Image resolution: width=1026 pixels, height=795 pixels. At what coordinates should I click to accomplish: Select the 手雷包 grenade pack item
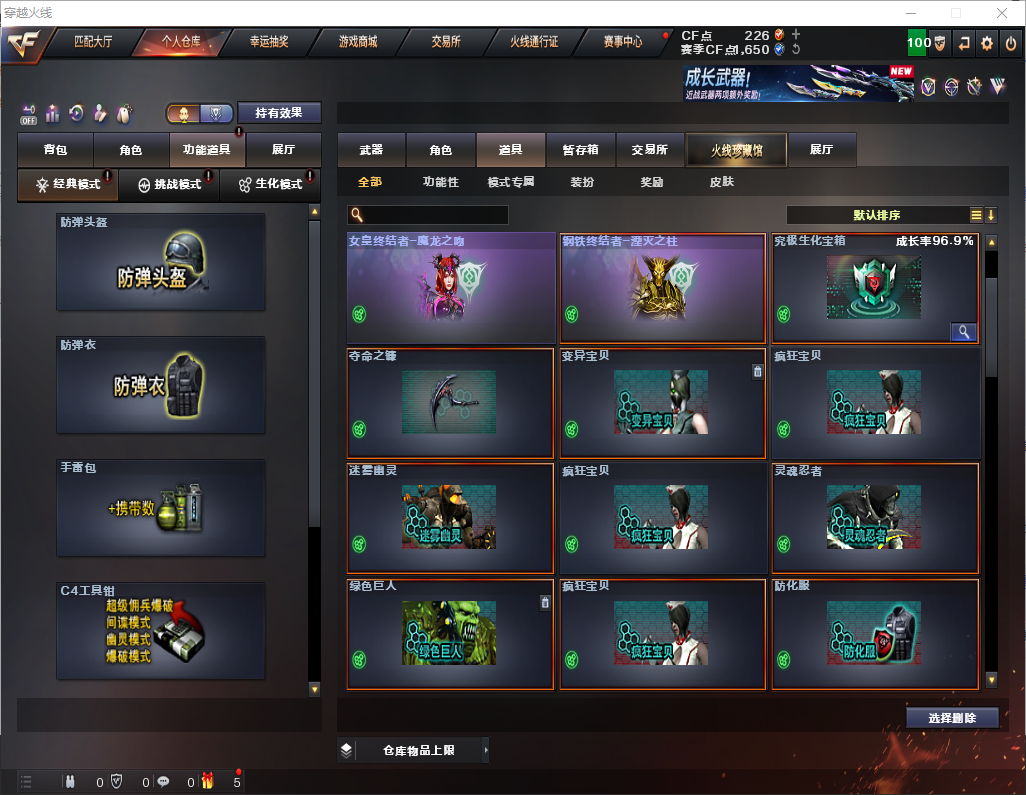pyautogui.click(x=161, y=508)
